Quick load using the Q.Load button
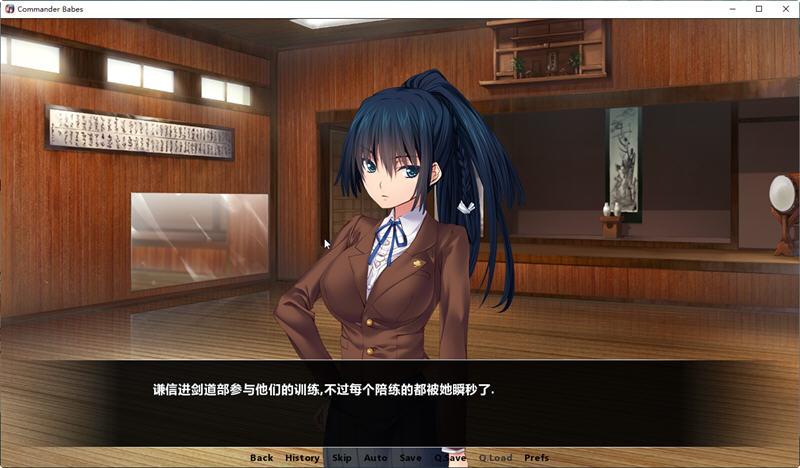This screenshot has width=800, height=468. [x=495, y=458]
